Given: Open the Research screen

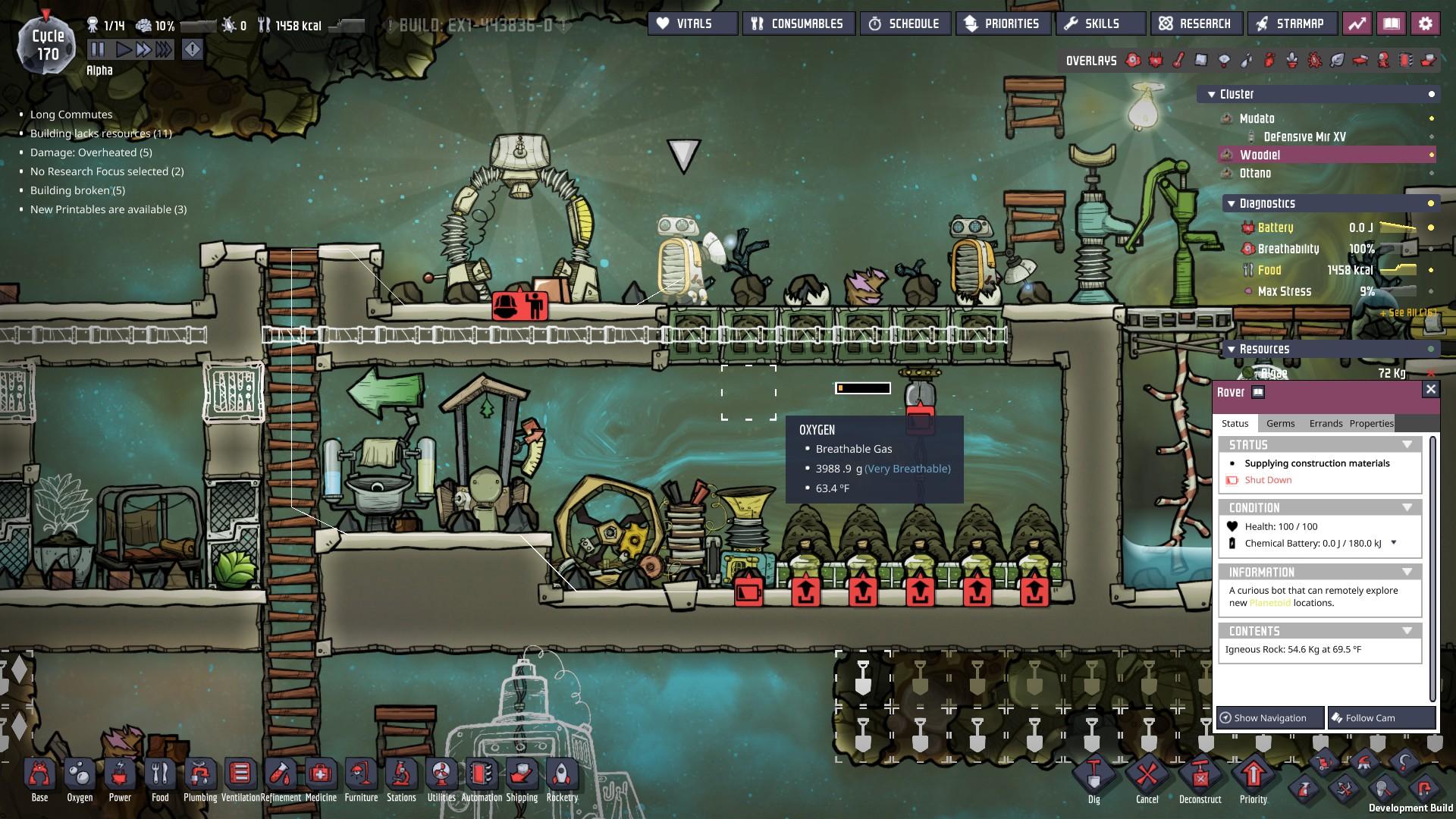Looking at the screenshot, I should point(1196,23).
